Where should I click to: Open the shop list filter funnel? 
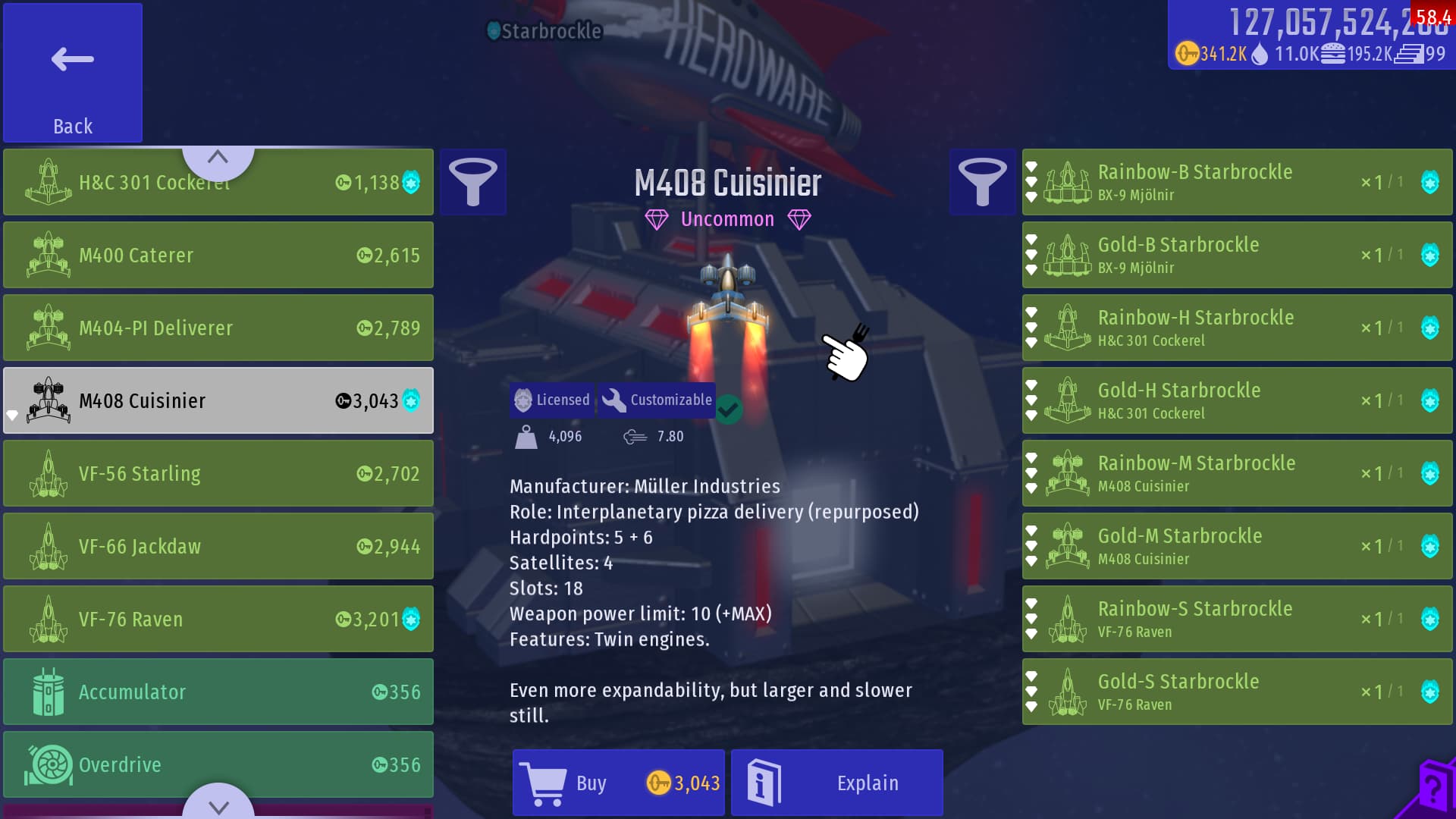[472, 182]
